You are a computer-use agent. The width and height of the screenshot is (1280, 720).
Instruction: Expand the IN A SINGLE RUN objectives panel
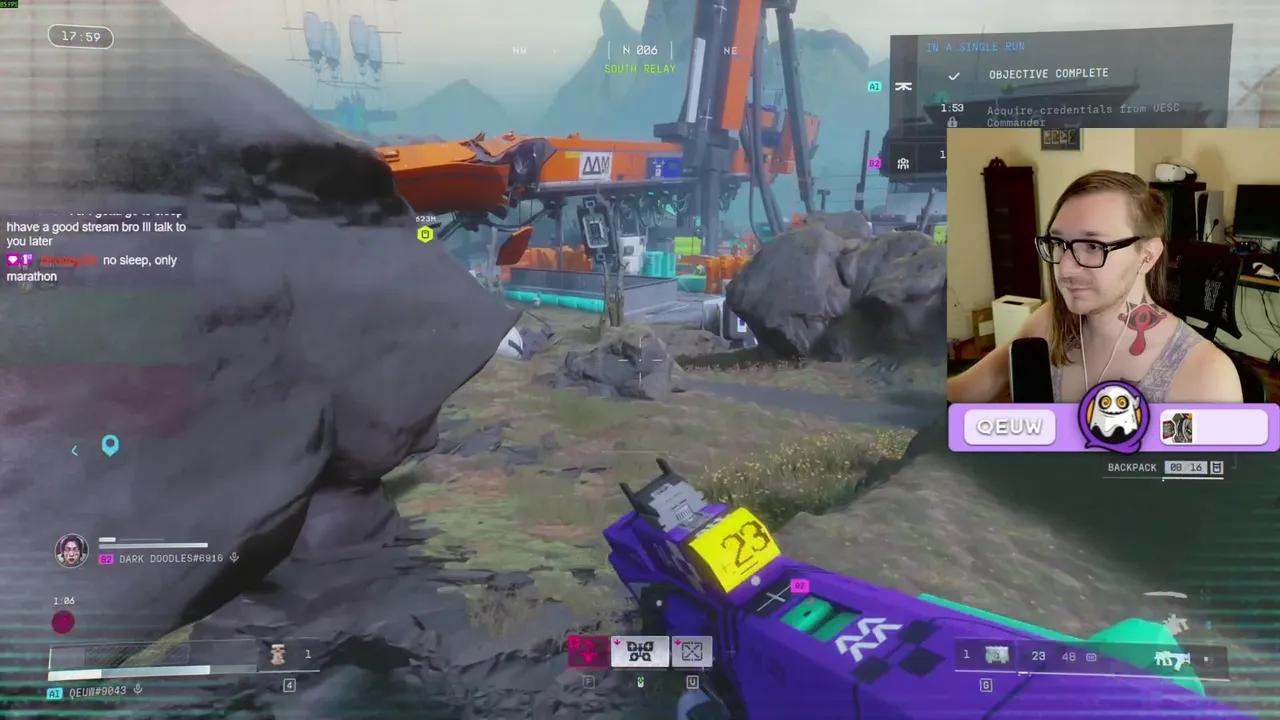975,46
